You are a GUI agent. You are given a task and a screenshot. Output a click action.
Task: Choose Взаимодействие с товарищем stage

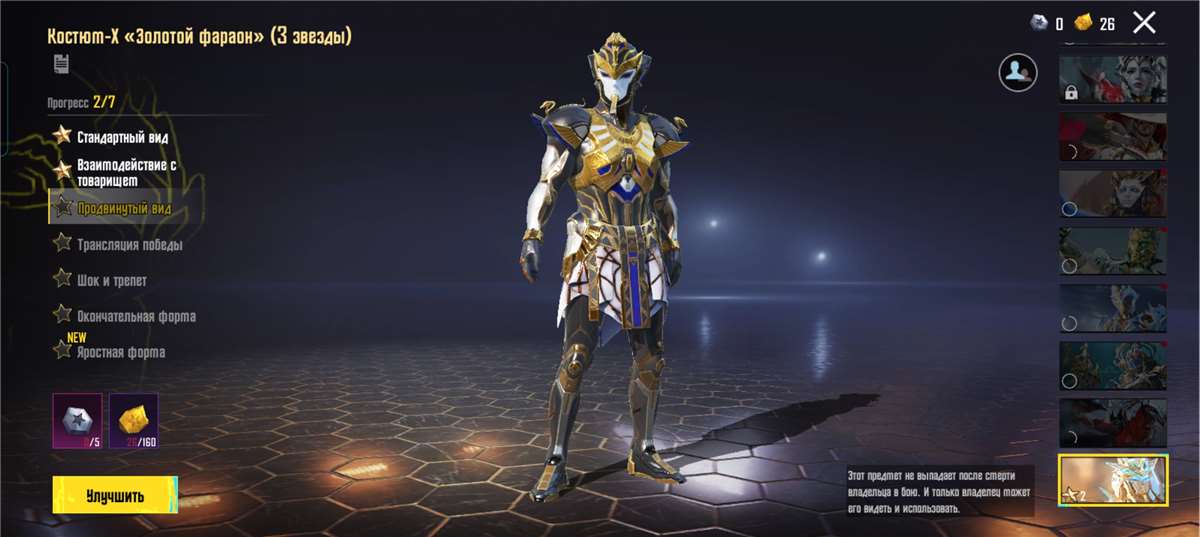pos(126,172)
